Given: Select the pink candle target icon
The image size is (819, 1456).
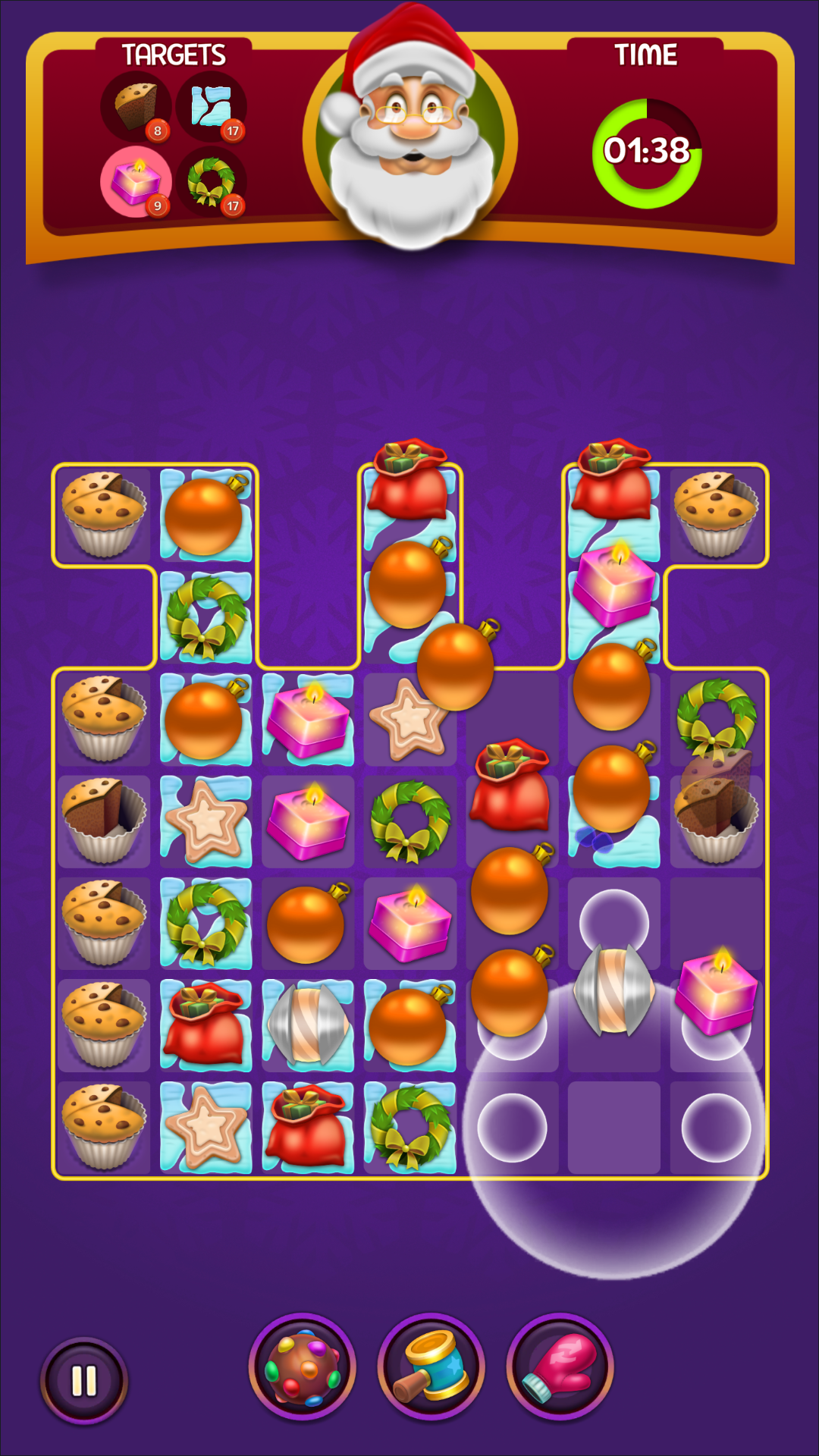Looking at the screenshot, I should pos(136,182).
